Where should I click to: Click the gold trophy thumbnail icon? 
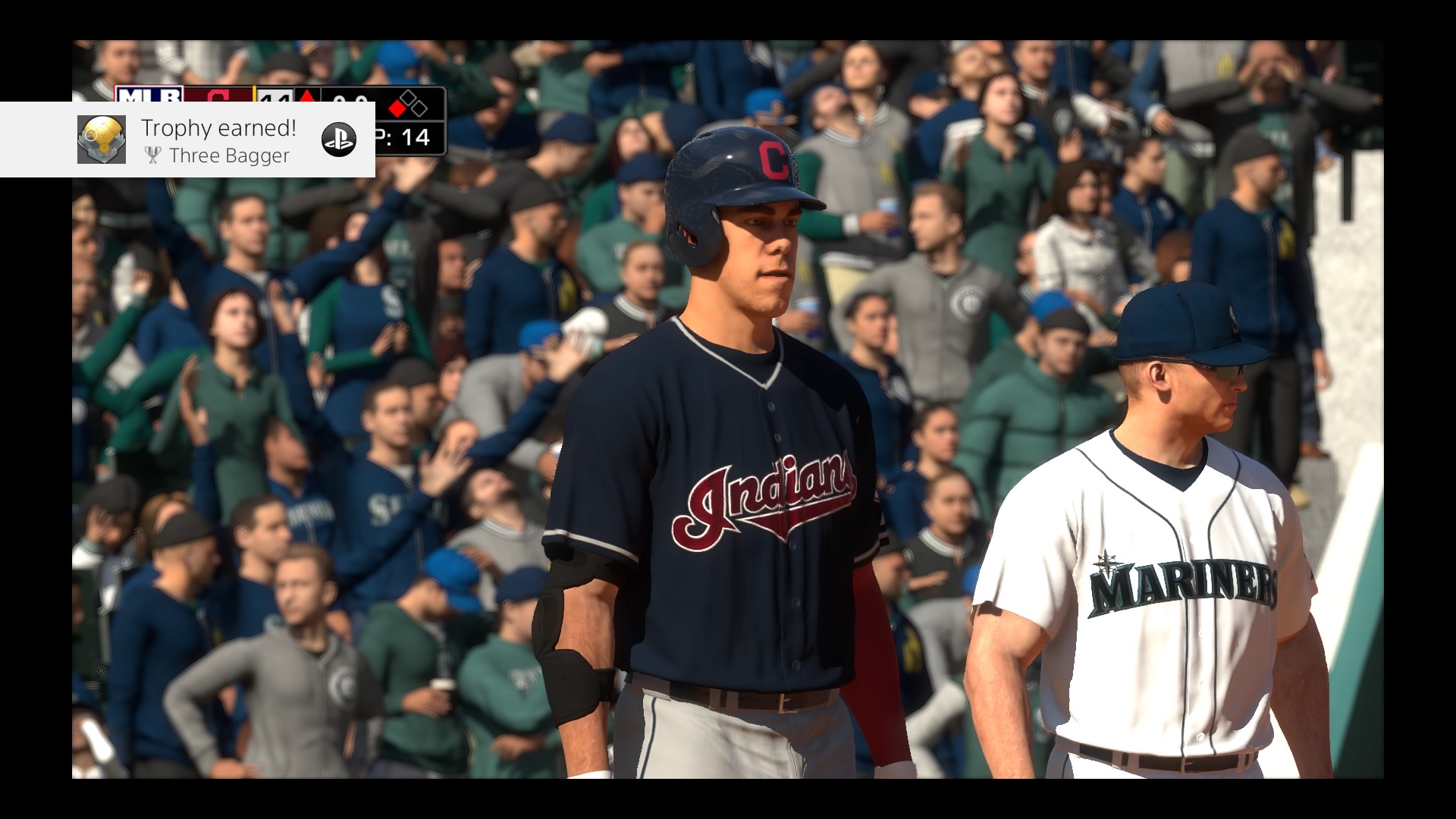coord(102,140)
